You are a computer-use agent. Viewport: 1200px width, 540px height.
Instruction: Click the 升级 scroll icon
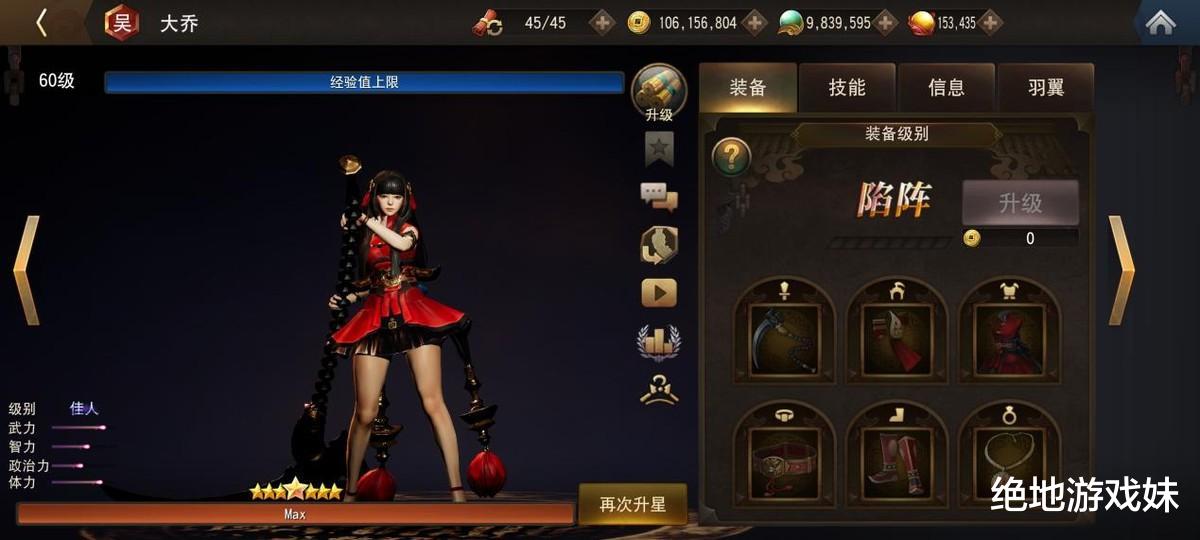(x=659, y=92)
